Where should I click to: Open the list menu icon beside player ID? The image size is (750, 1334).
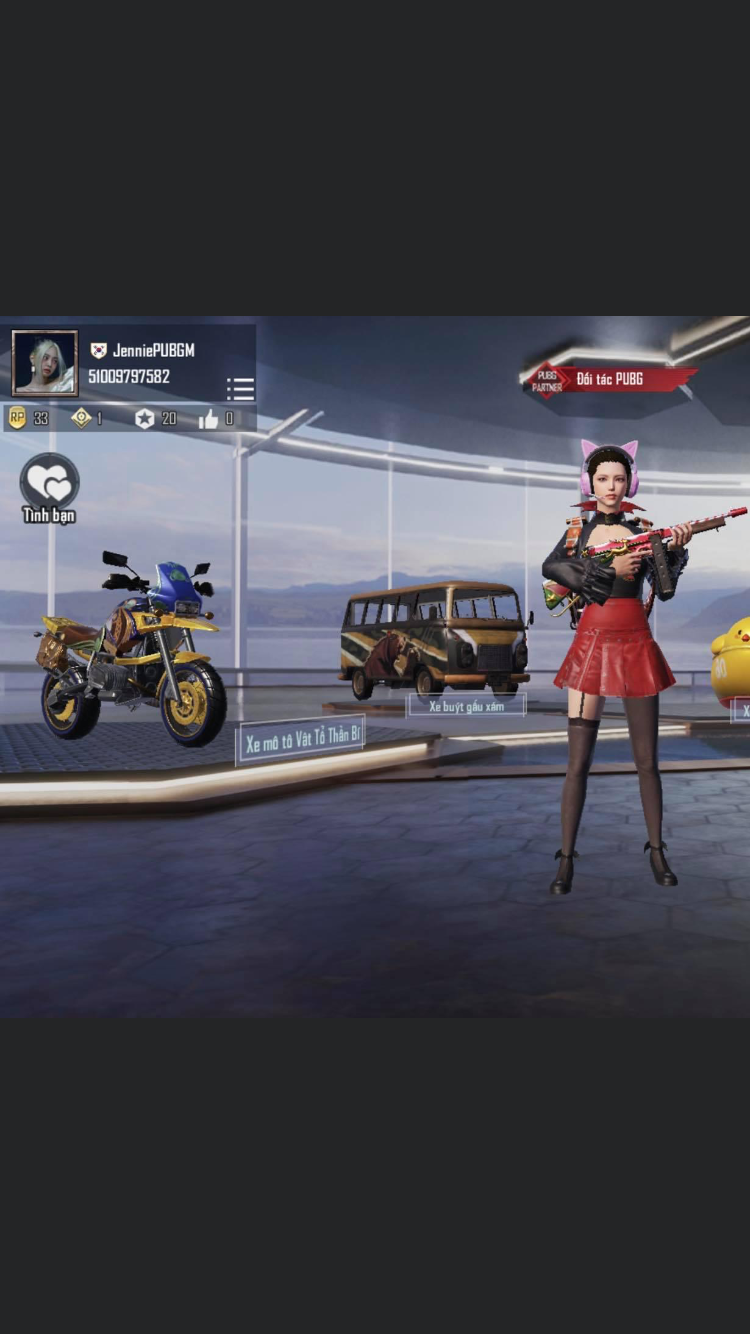pyautogui.click(x=240, y=388)
